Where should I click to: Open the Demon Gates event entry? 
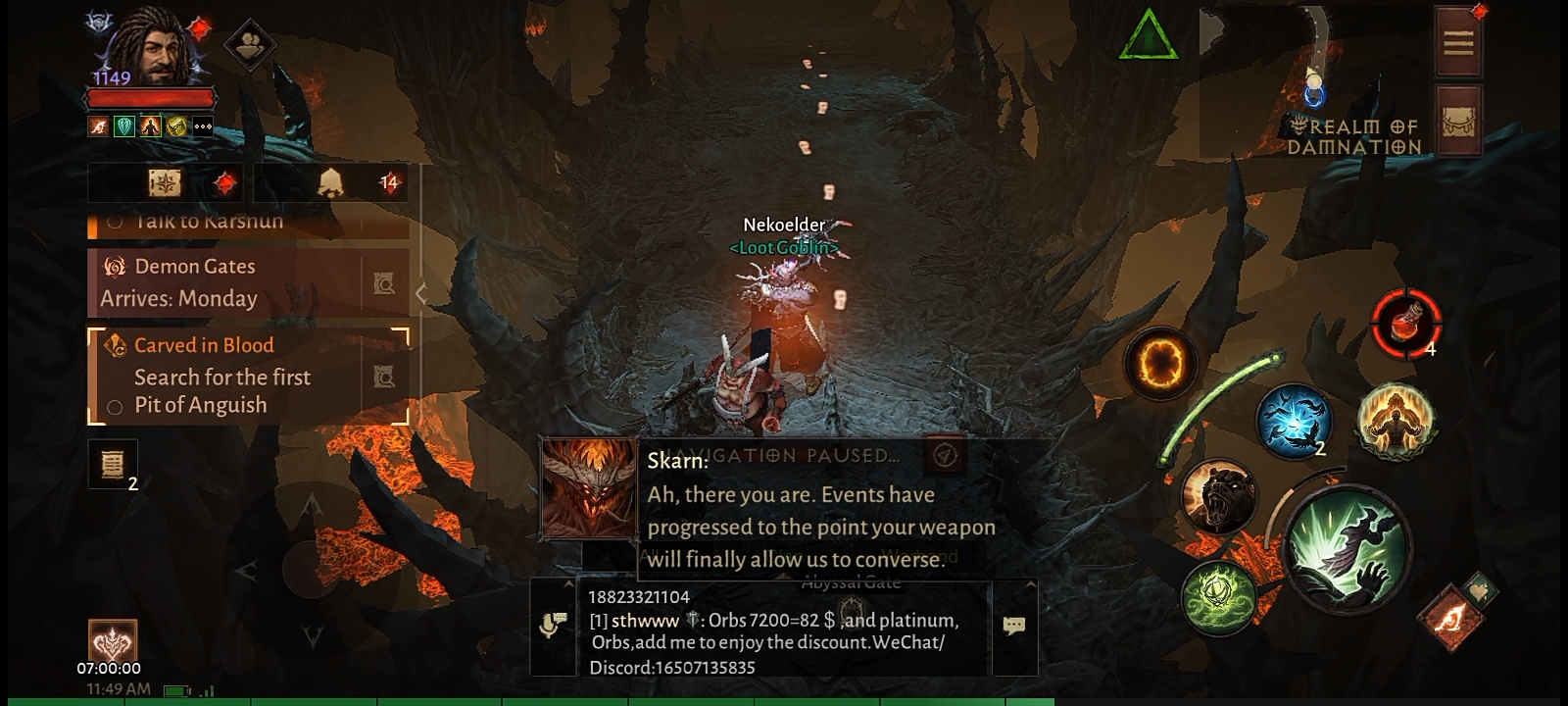point(225,282)
